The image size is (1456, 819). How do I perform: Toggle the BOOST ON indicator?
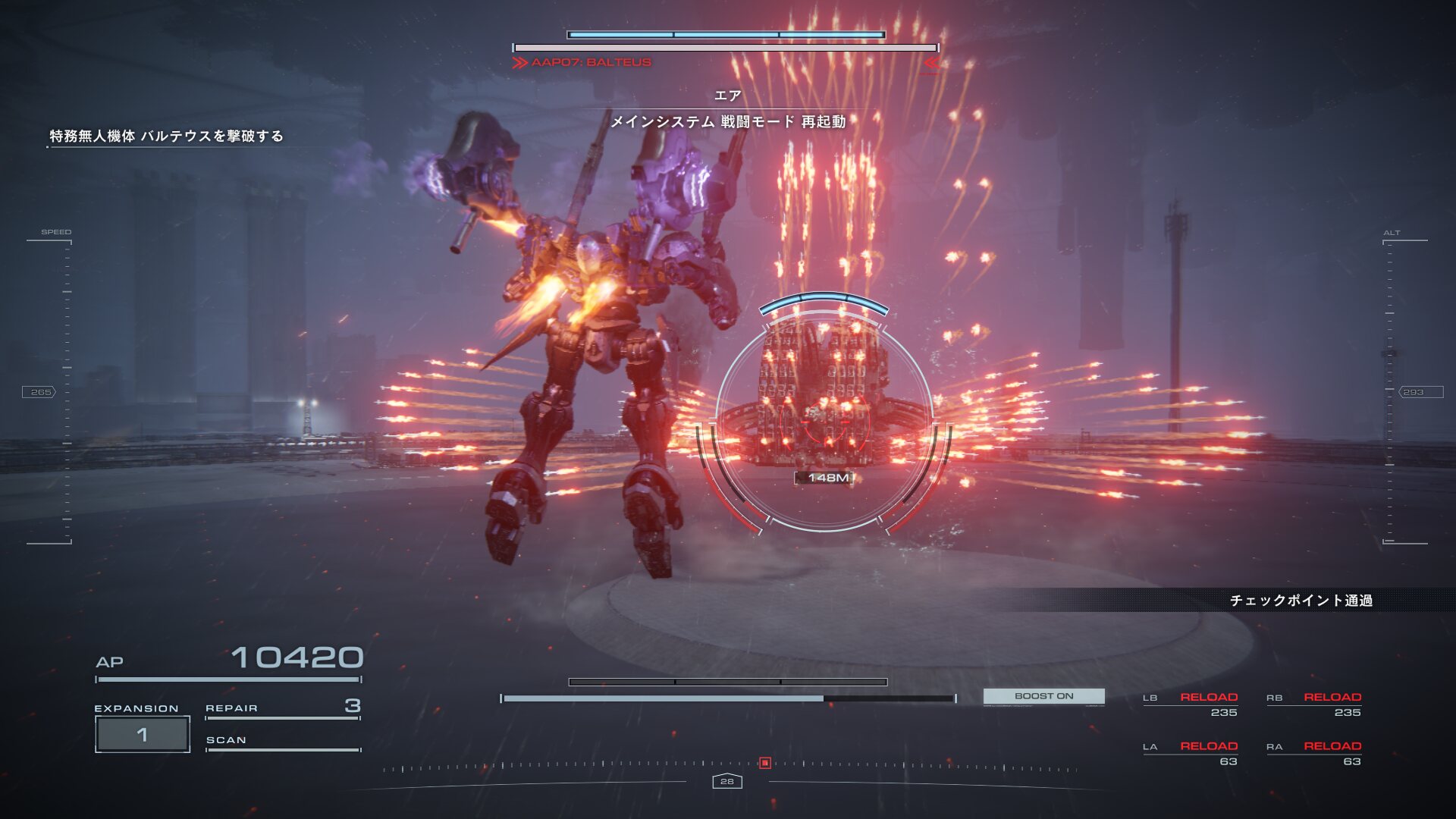[1043, 696]
